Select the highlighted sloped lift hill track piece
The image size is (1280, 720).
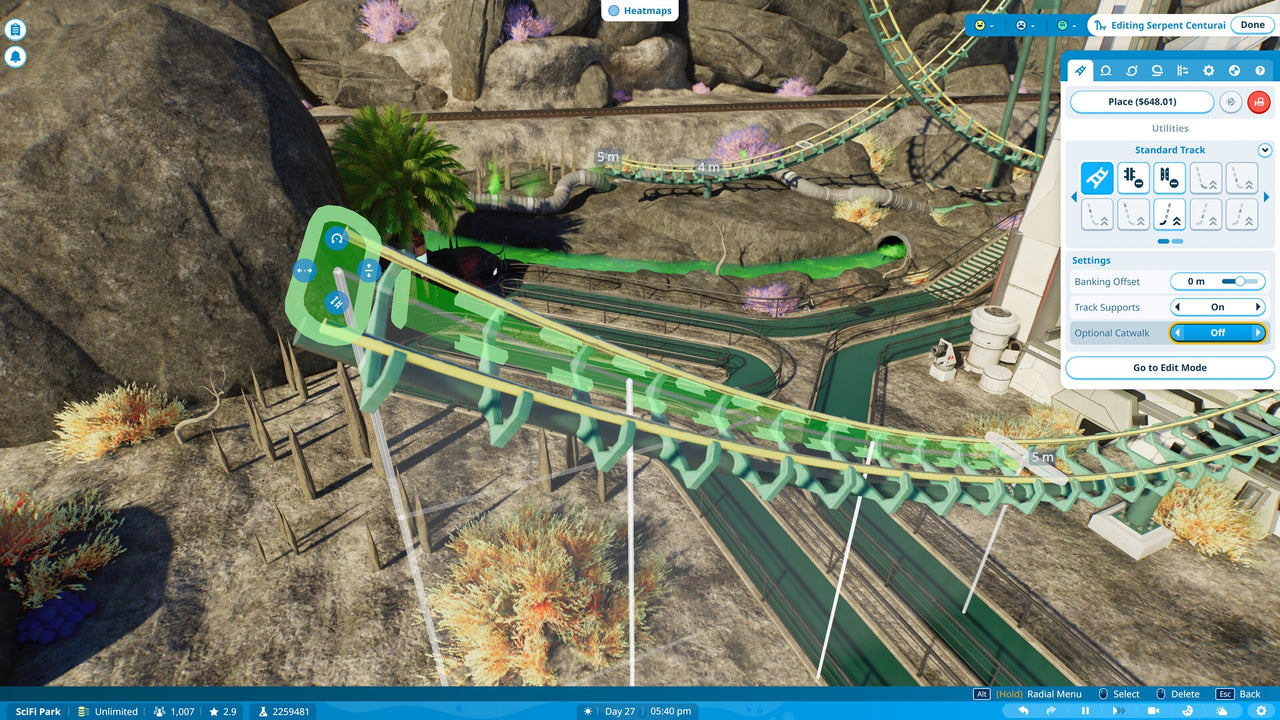pyautogui.click(x=1169, y=214)
